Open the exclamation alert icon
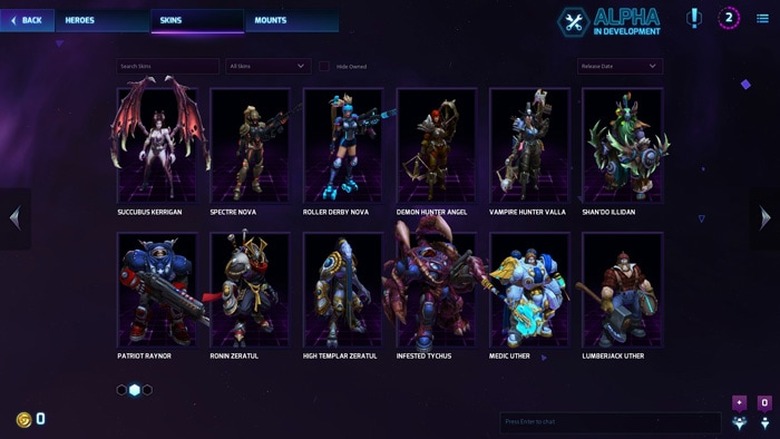Viewport: 780px width, 439px height. [x=694, y=18]
